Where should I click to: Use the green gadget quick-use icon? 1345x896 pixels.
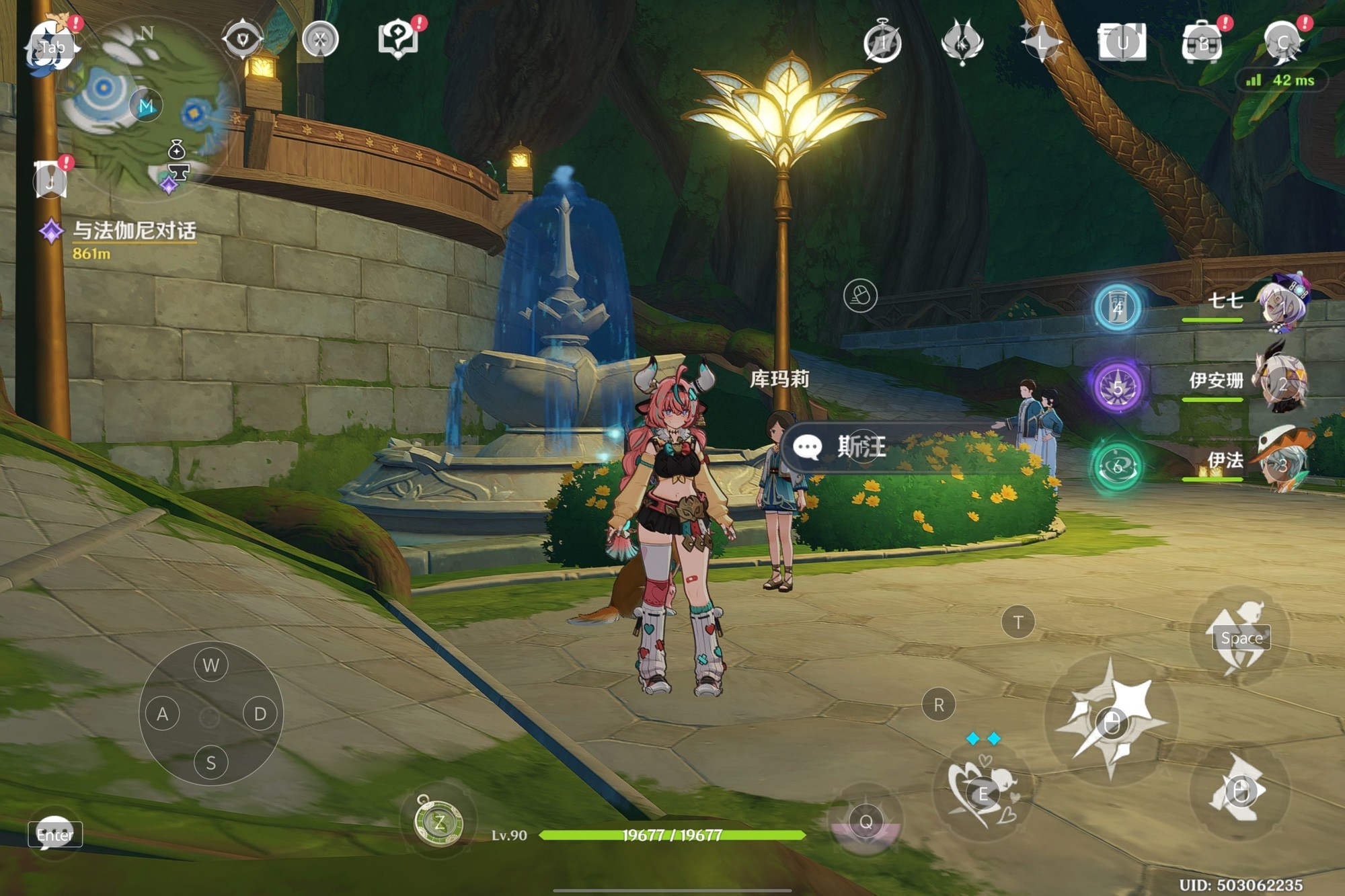439,821
